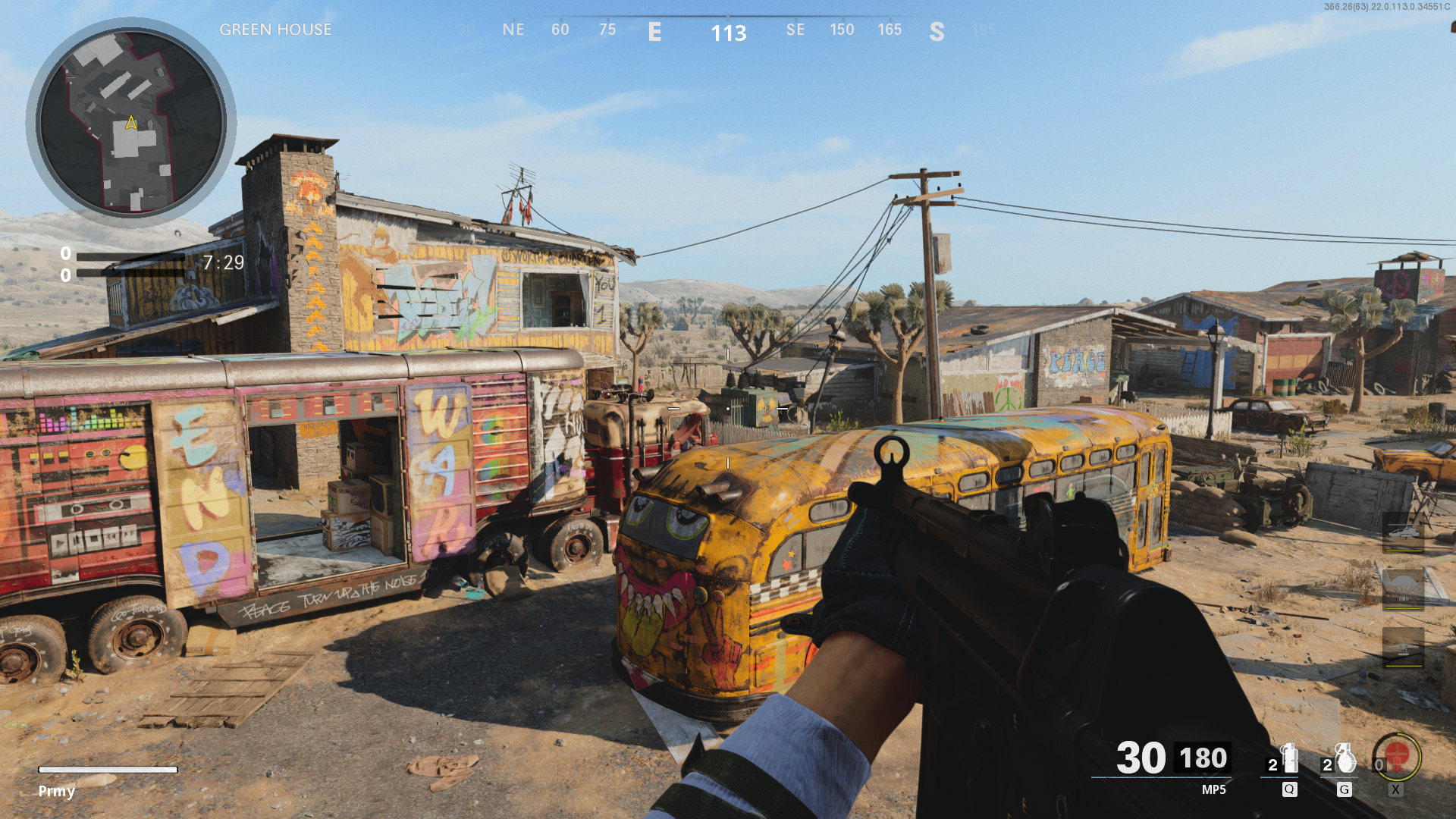Screen dimensions: 1456x819
Task: Use the stun grenade tactical equipment
Action: pyautogui.click(x=1288, y=758)
